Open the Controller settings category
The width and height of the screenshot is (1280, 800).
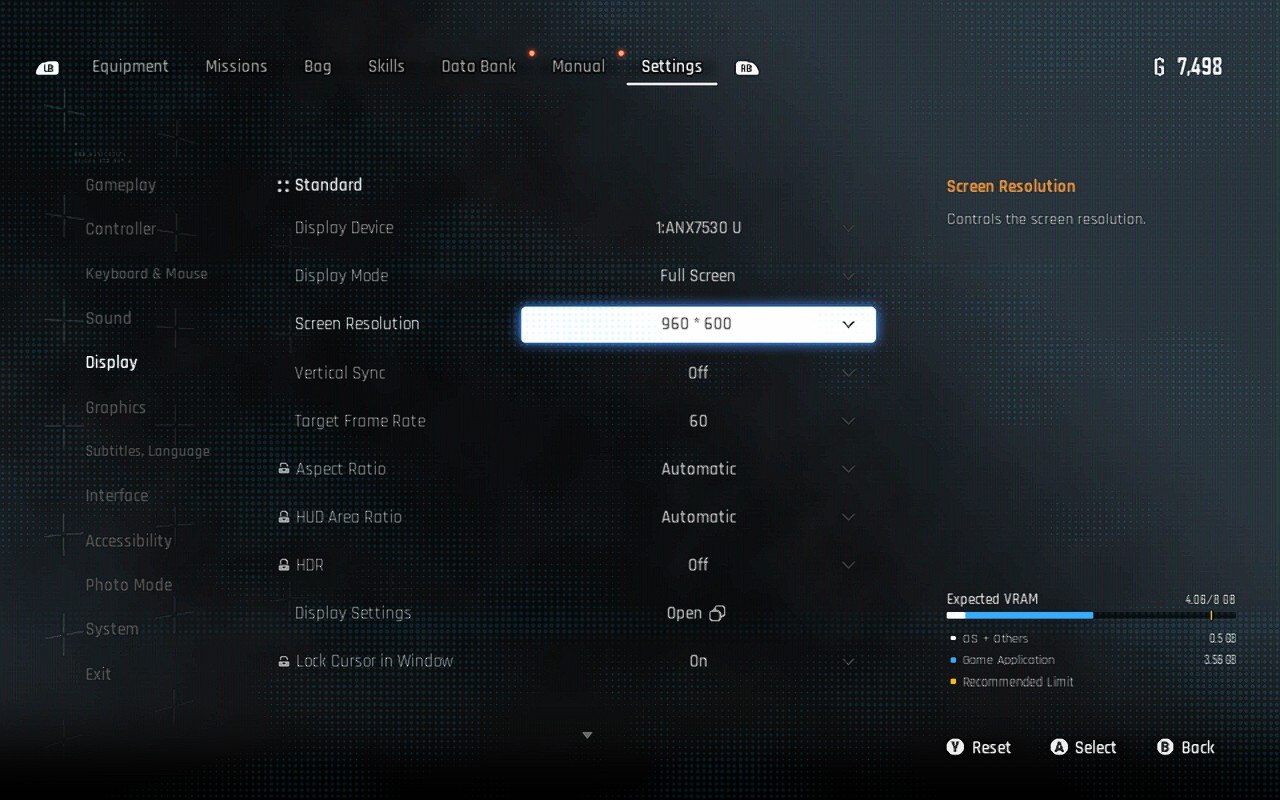(x=121, y=229)
